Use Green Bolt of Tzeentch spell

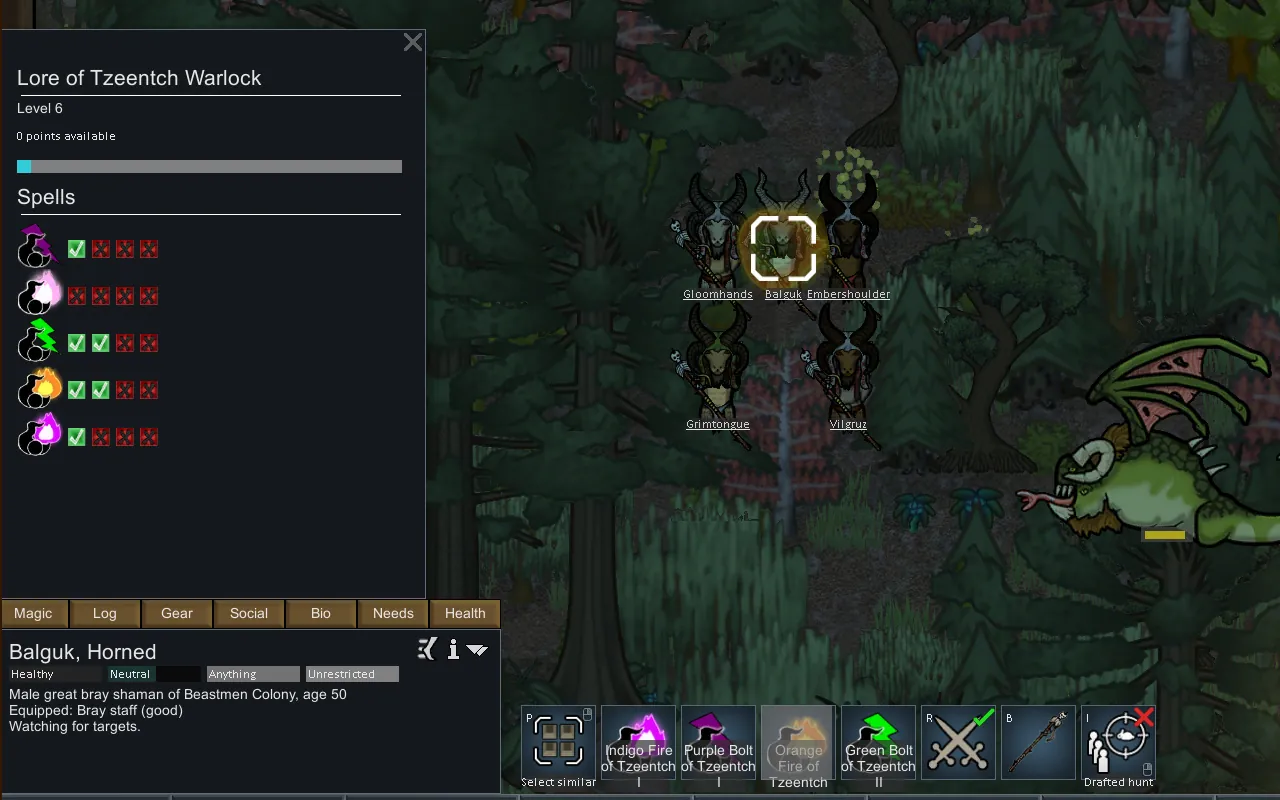pos(878,743)
